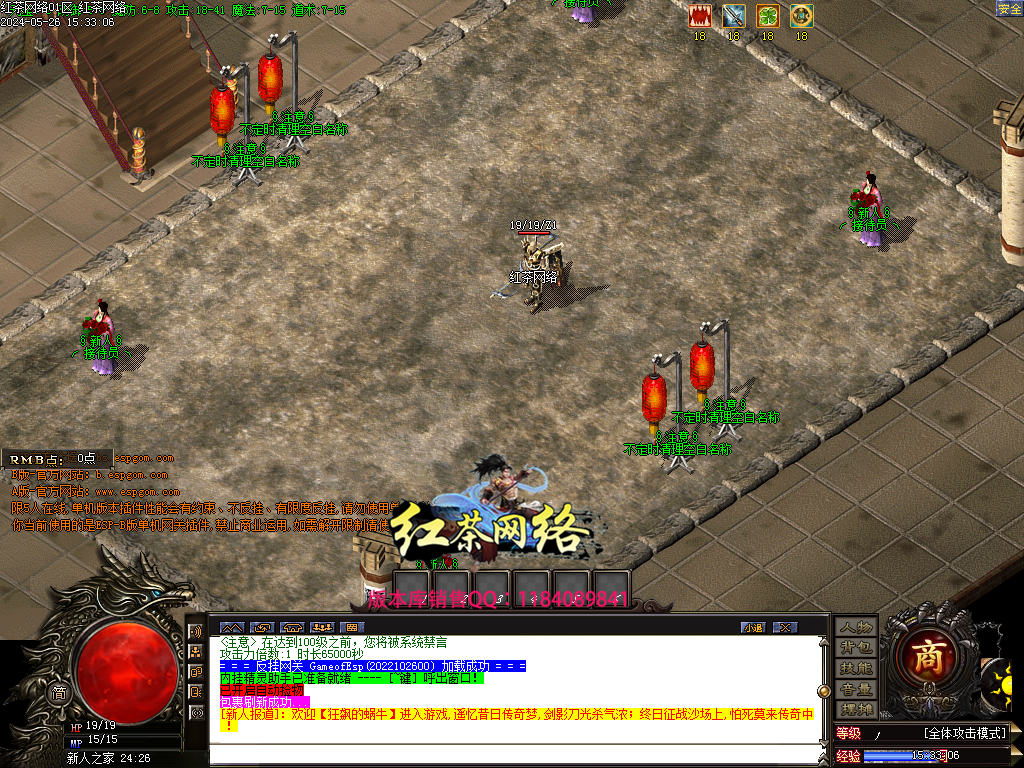
Task: Click the sword buff icon
Action: [733, 16]
